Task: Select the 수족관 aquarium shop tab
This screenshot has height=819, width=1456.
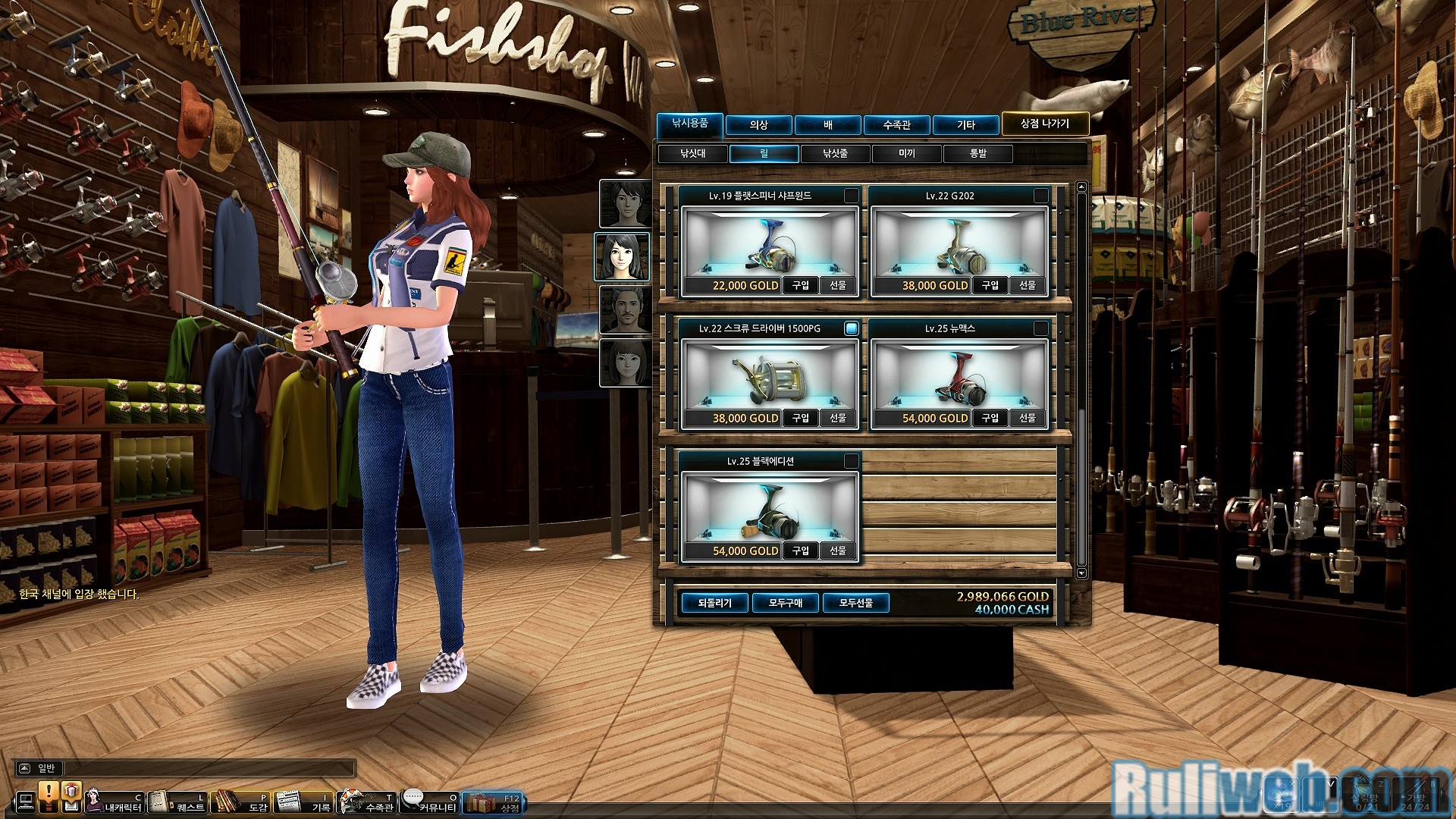Action: 896,124
